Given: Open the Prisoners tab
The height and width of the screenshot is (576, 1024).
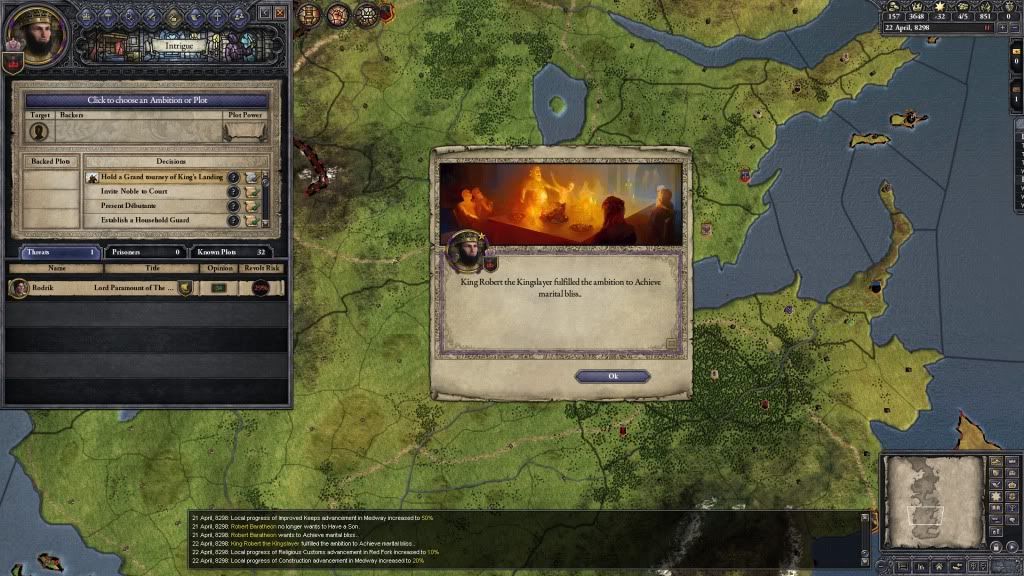Looking at the screenshot, I should coord(146,252).
